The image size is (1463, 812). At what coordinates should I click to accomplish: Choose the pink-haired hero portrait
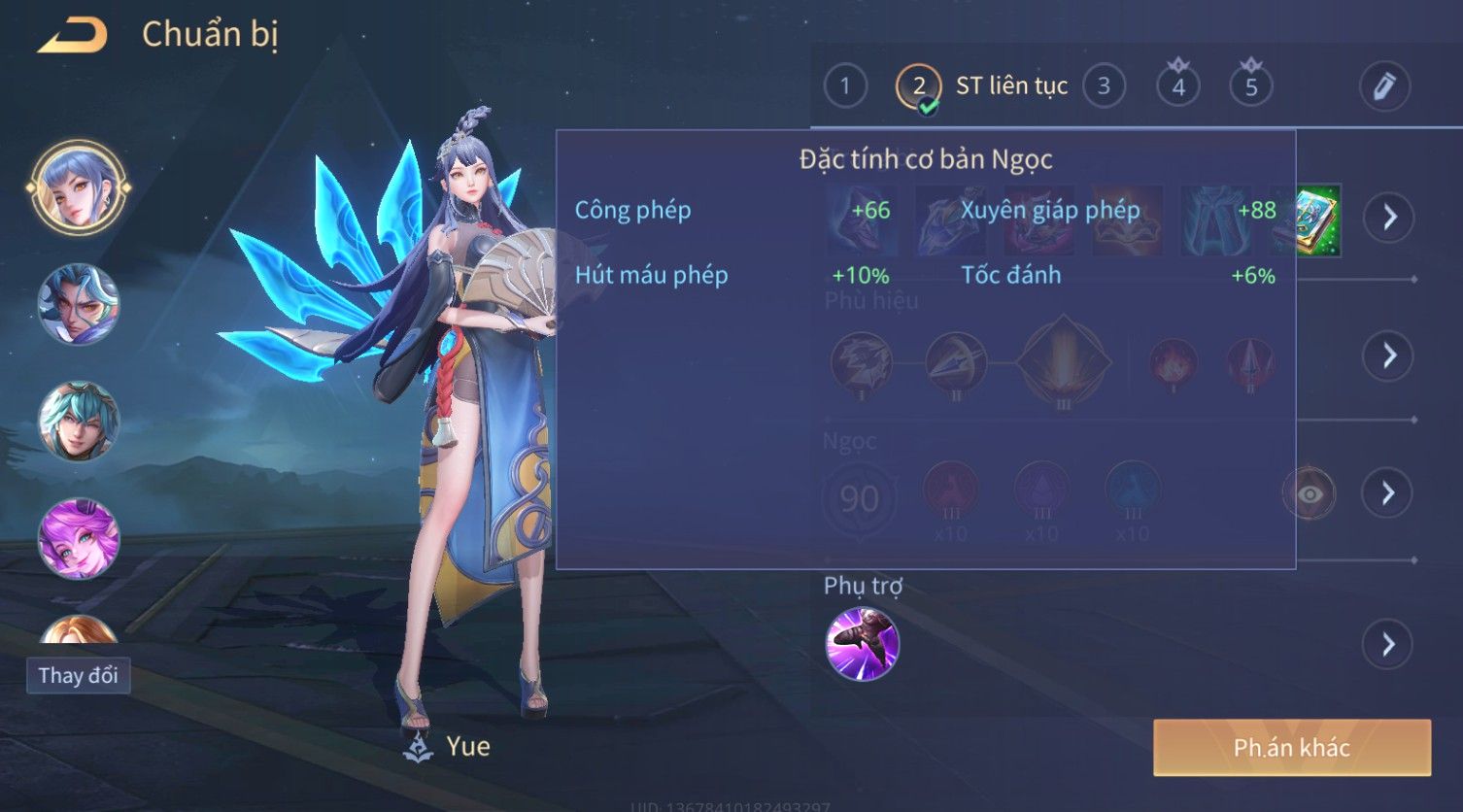[78, 538]
